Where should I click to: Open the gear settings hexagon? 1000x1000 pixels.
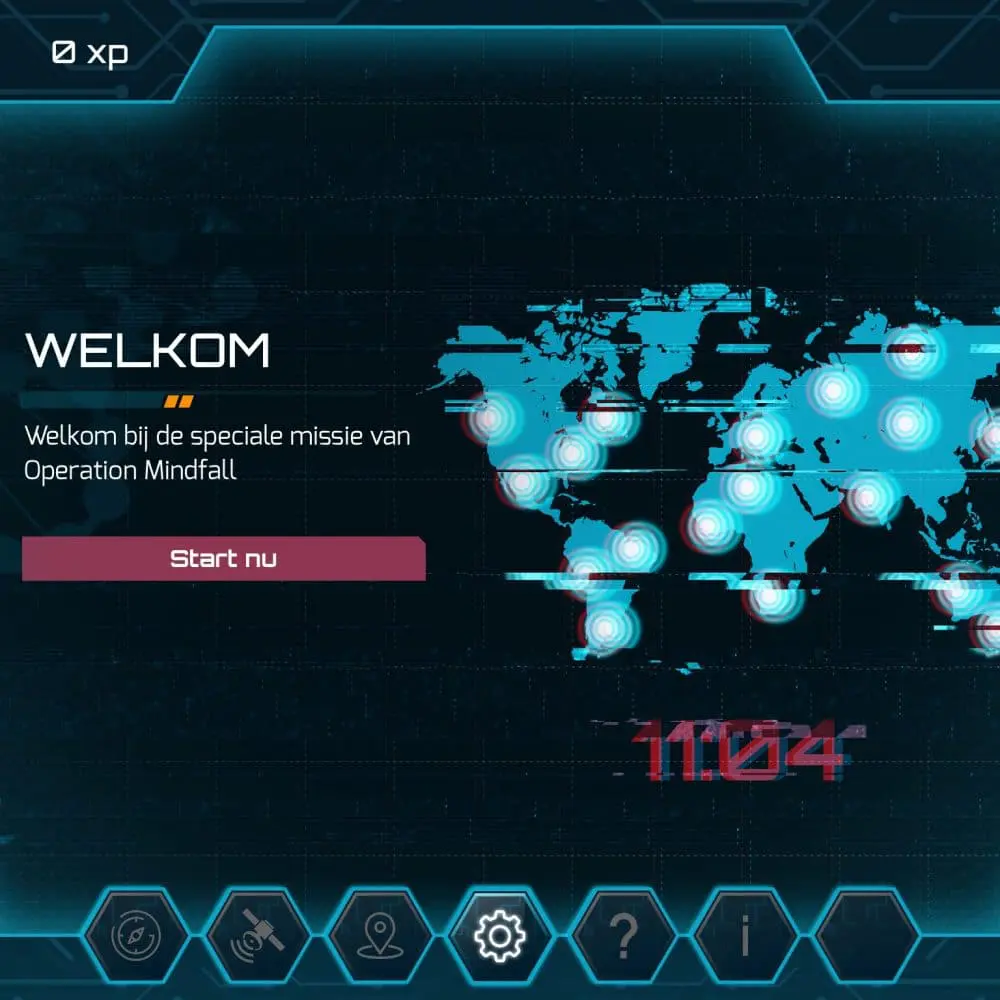tap(498, 936)
